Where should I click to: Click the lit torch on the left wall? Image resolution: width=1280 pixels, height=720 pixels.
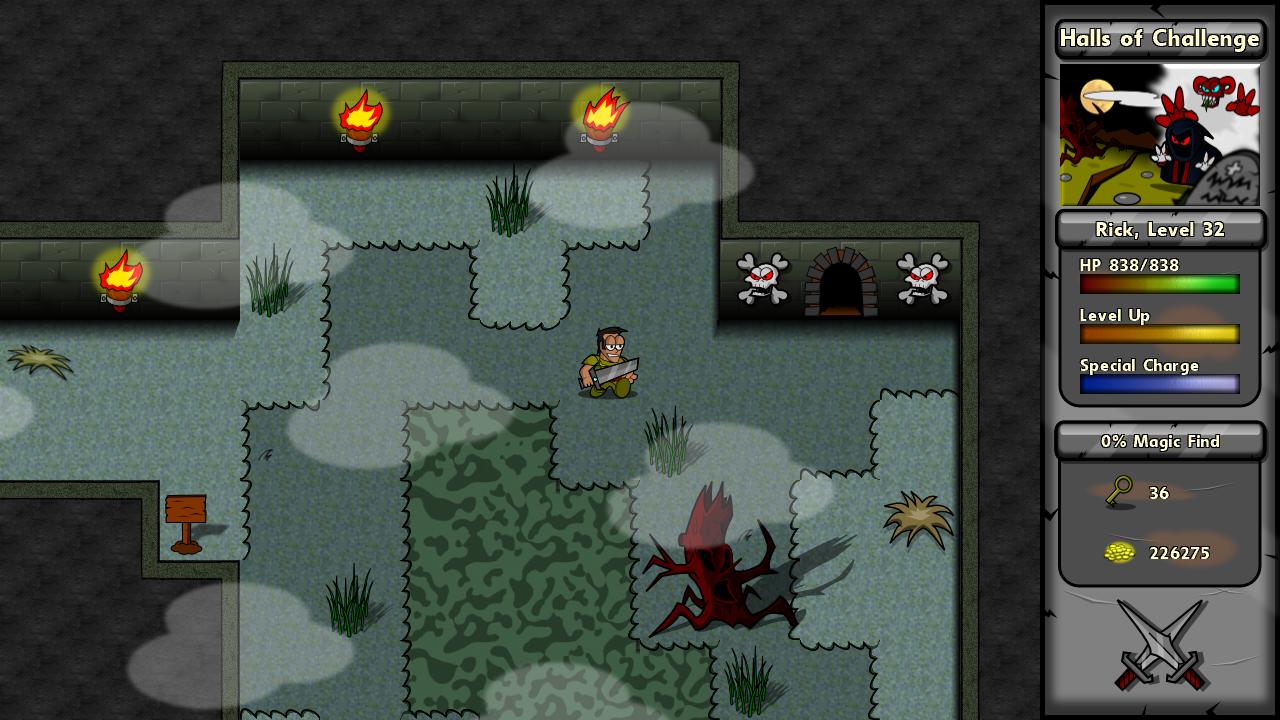pos(119,278)
